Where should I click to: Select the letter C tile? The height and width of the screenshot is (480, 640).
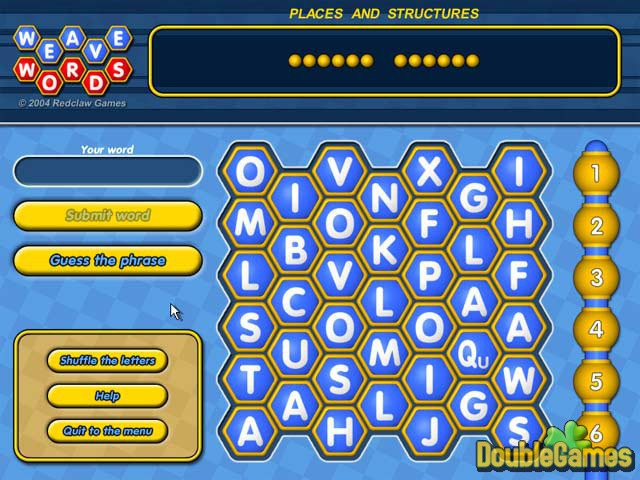pyautogui.click(x=295, y=301)
